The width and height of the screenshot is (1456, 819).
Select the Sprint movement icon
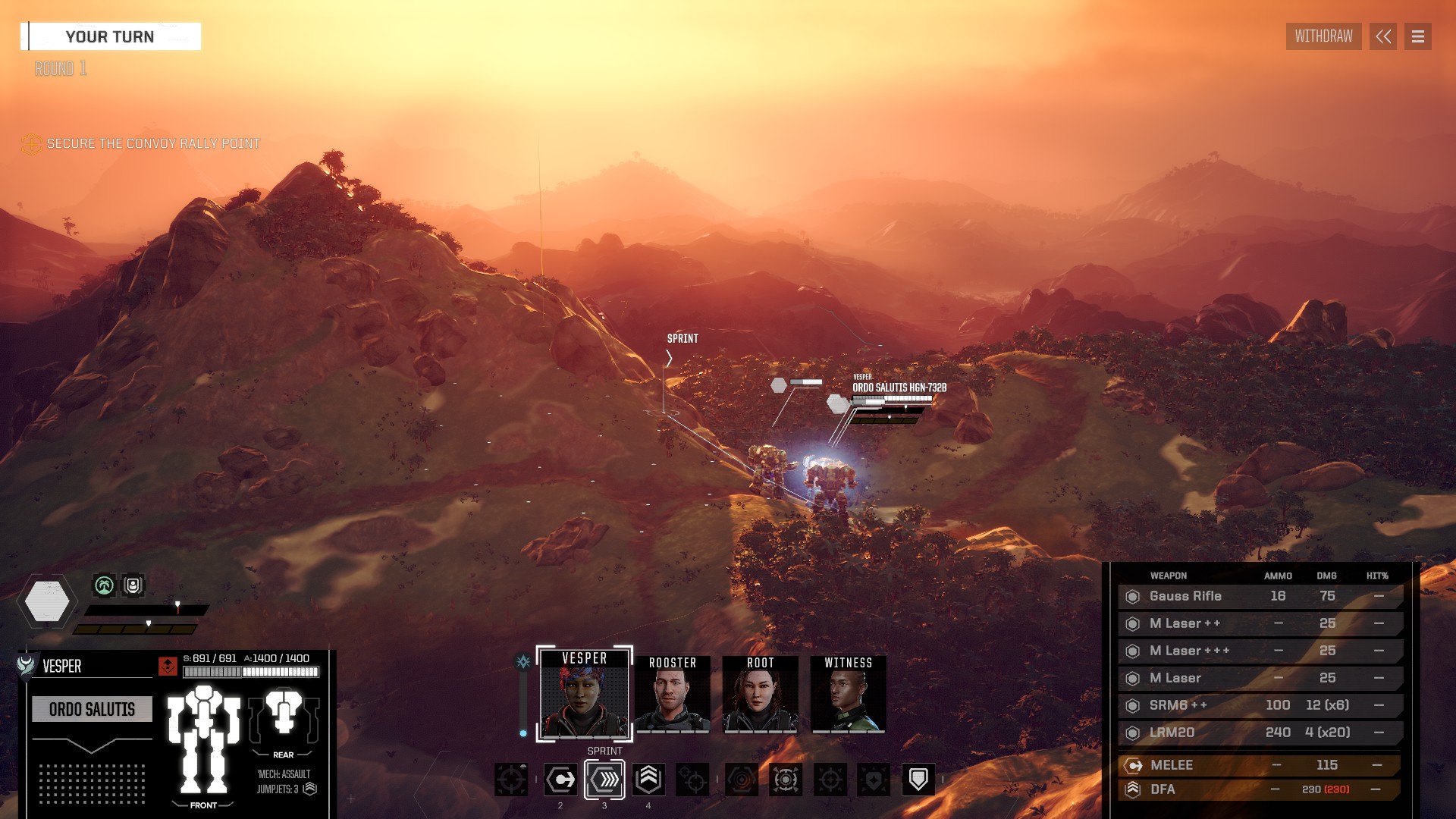604,779
